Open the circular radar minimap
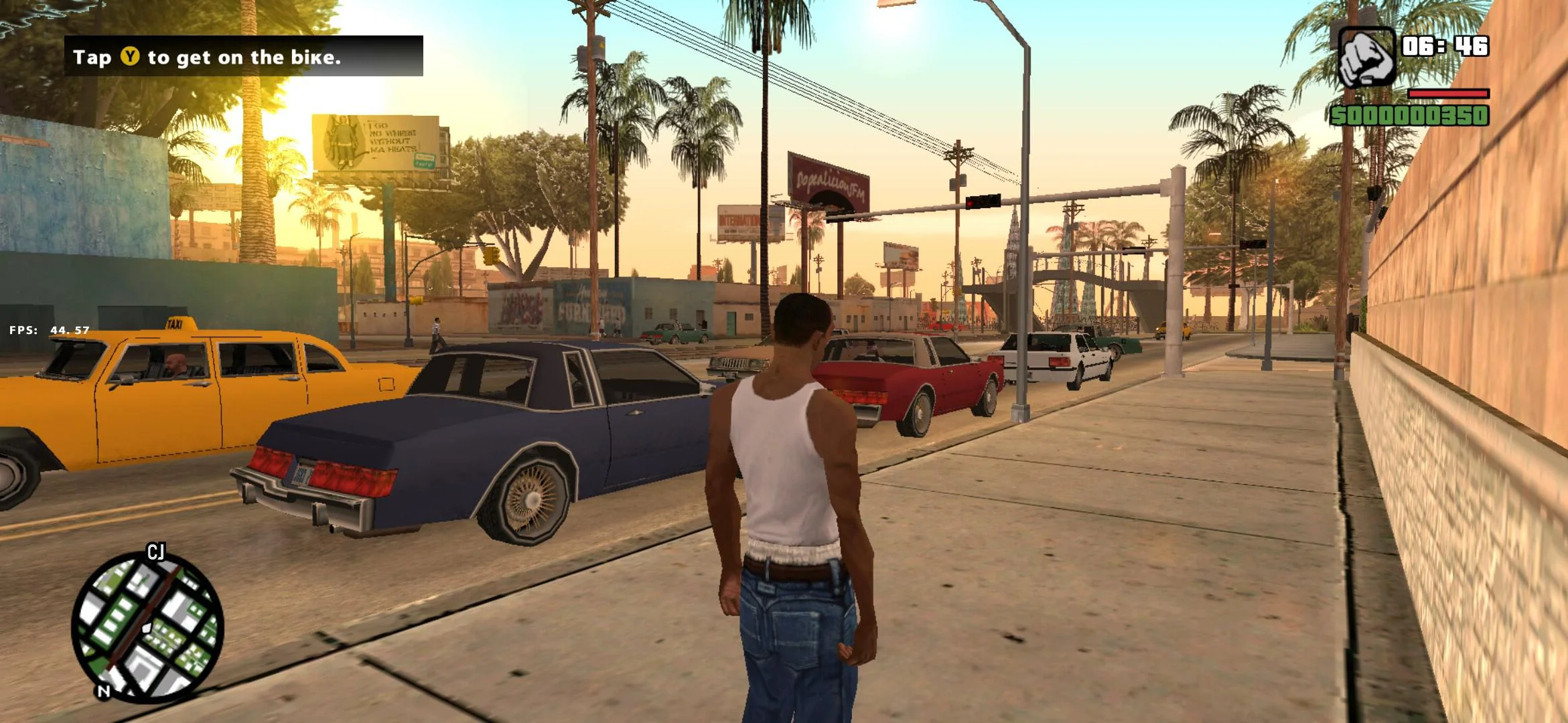 pos(147,627)
